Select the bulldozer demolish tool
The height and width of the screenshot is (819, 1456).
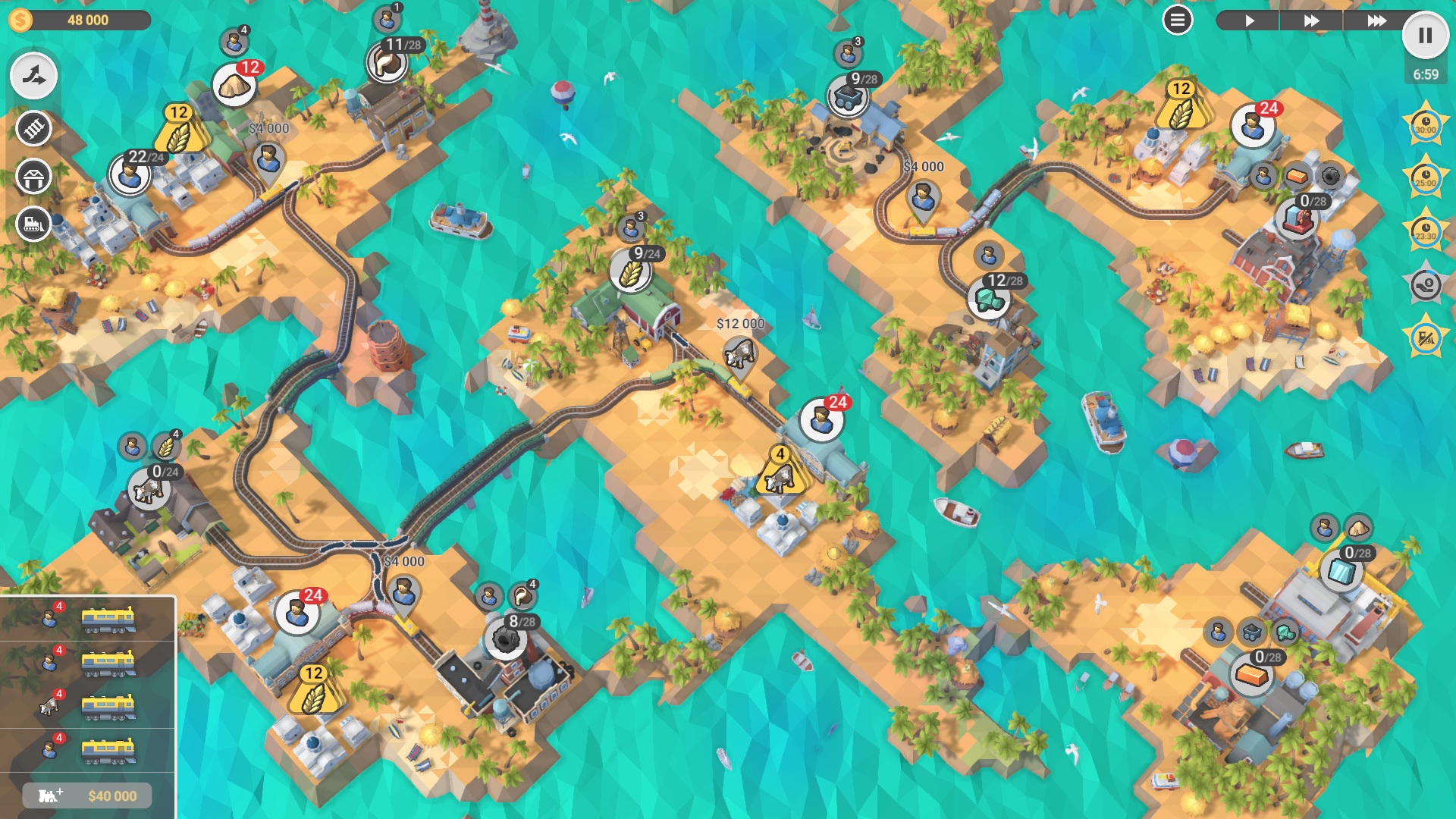coord(33,224)
